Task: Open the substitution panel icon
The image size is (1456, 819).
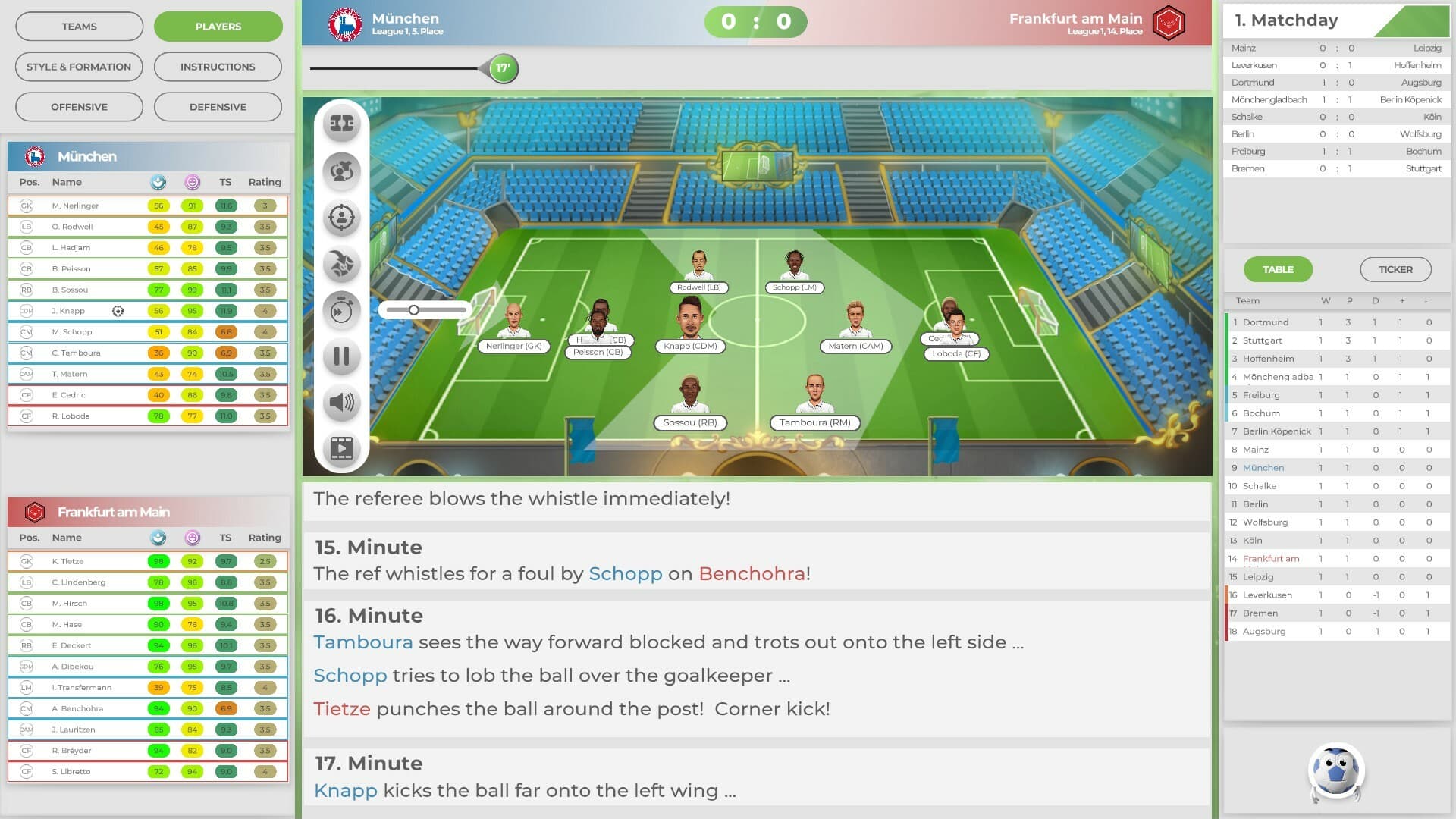Action: point(341,171)
